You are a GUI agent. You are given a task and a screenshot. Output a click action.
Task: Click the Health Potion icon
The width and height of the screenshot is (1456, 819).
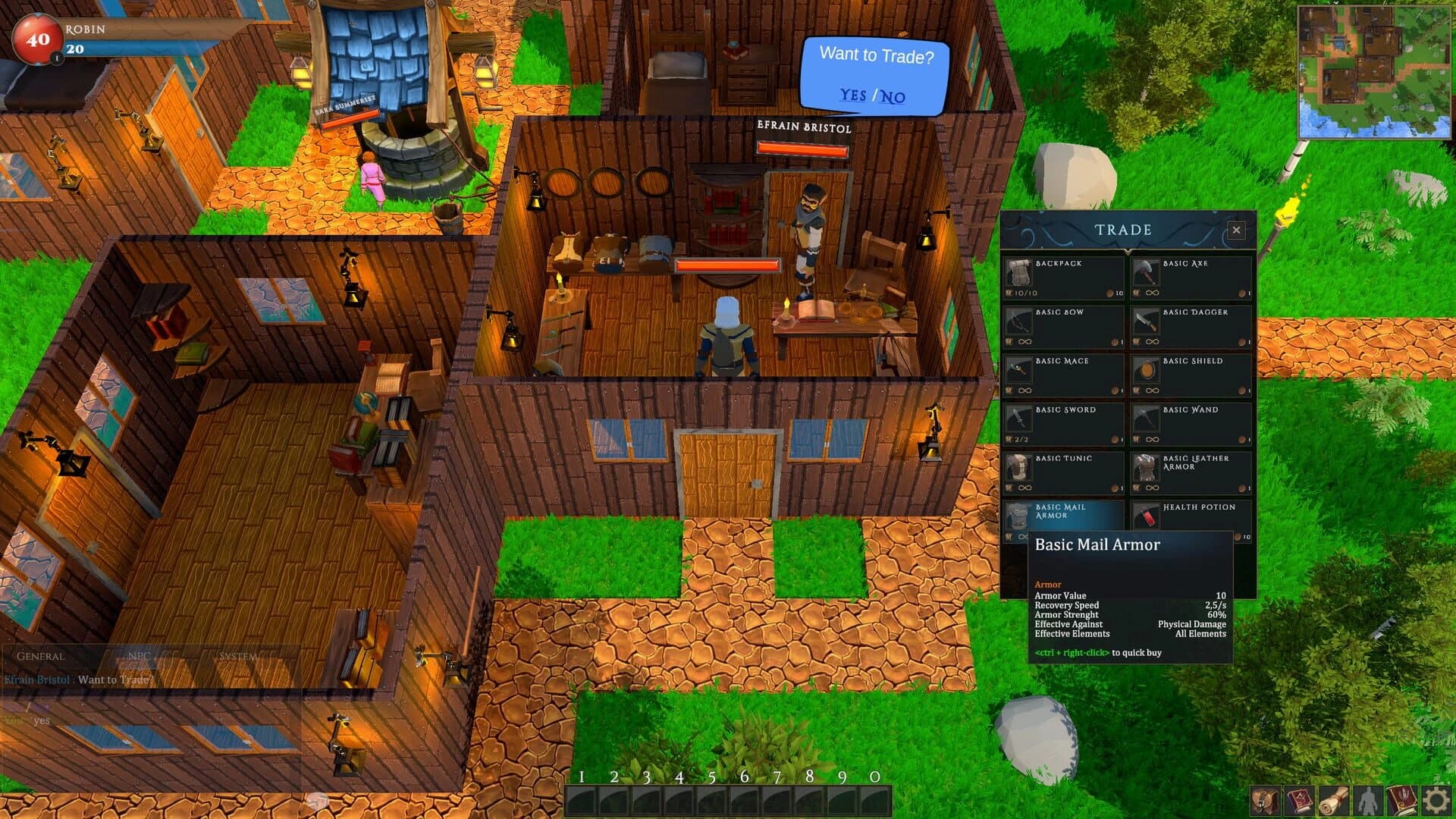click(1145, 515)
